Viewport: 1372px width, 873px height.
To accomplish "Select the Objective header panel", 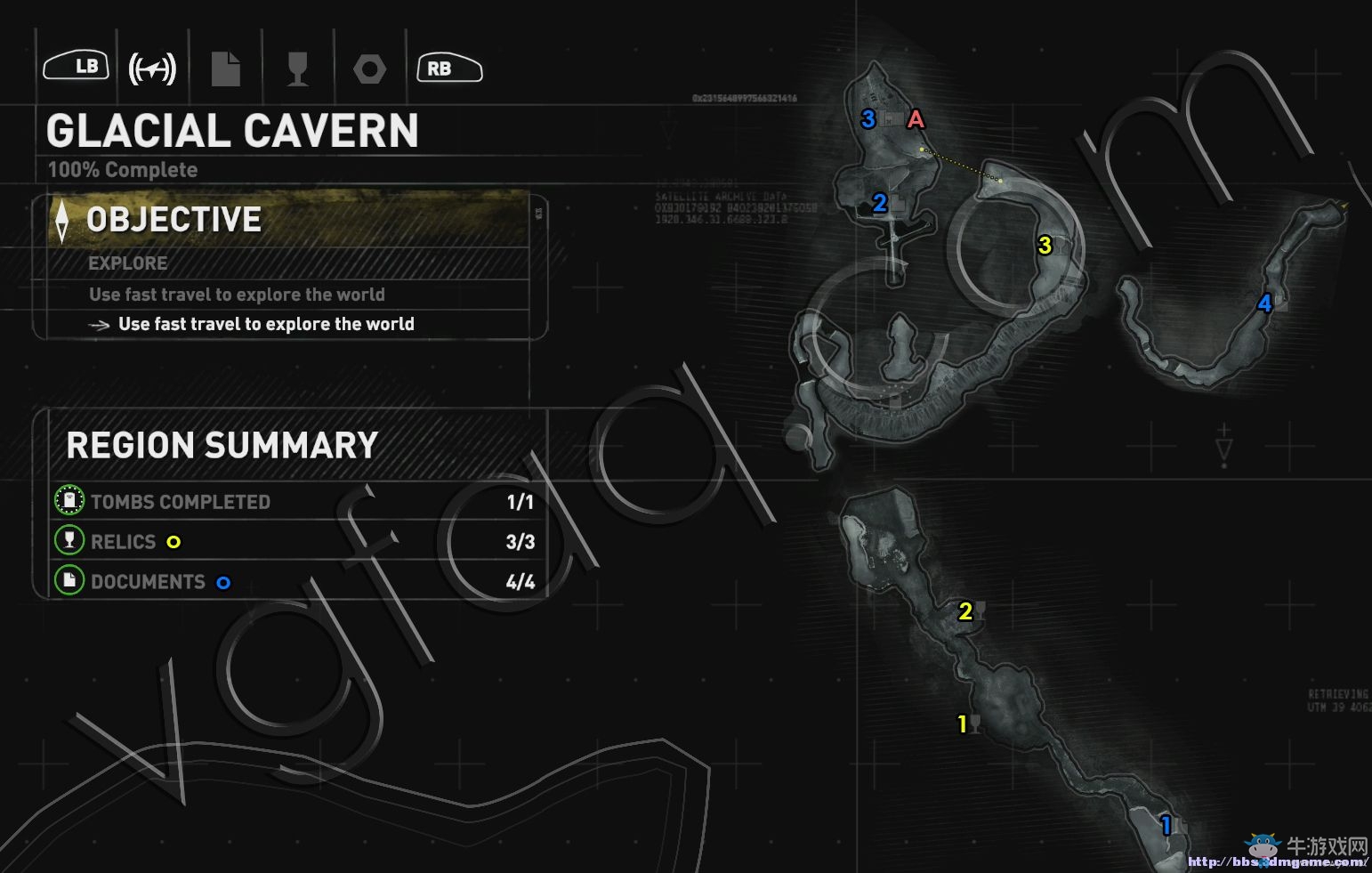I will (x=289, y=220).
